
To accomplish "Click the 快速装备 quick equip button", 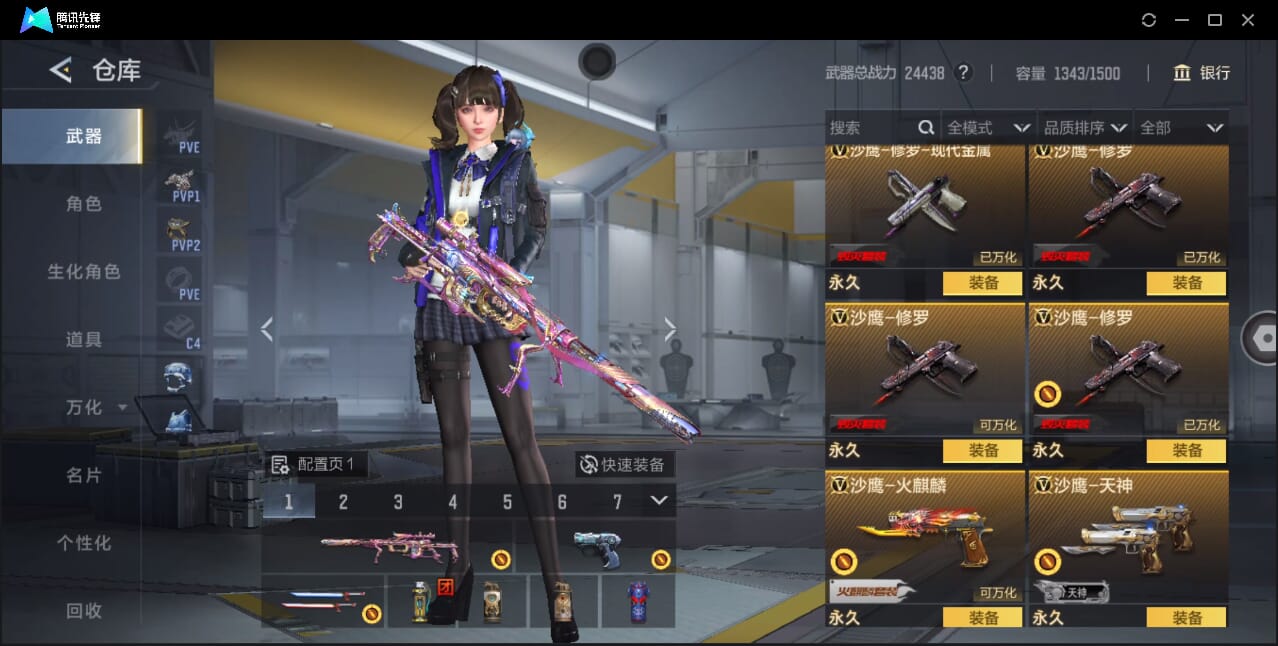I will (624, 464).
